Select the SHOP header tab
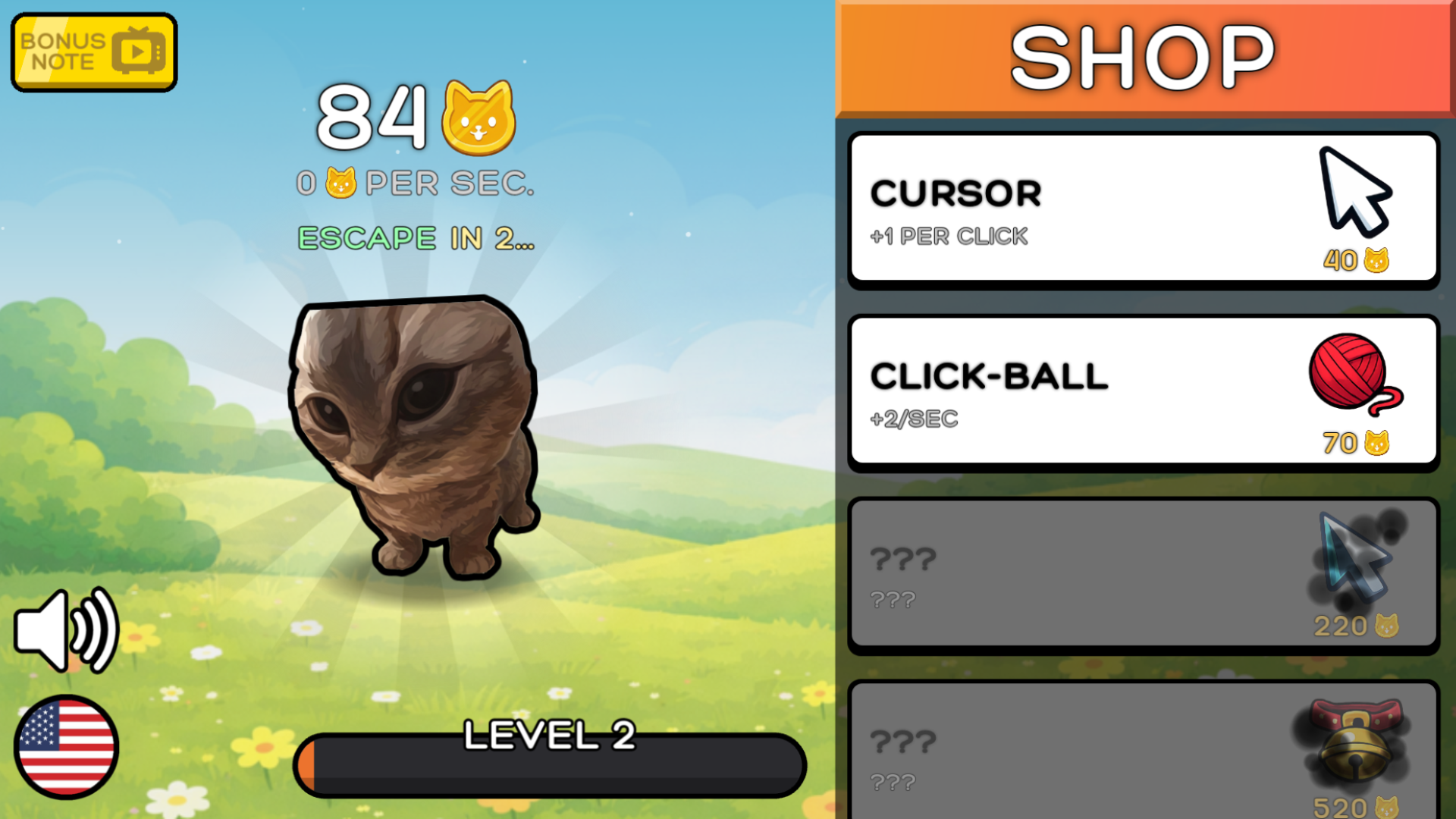 [1145, 55]
